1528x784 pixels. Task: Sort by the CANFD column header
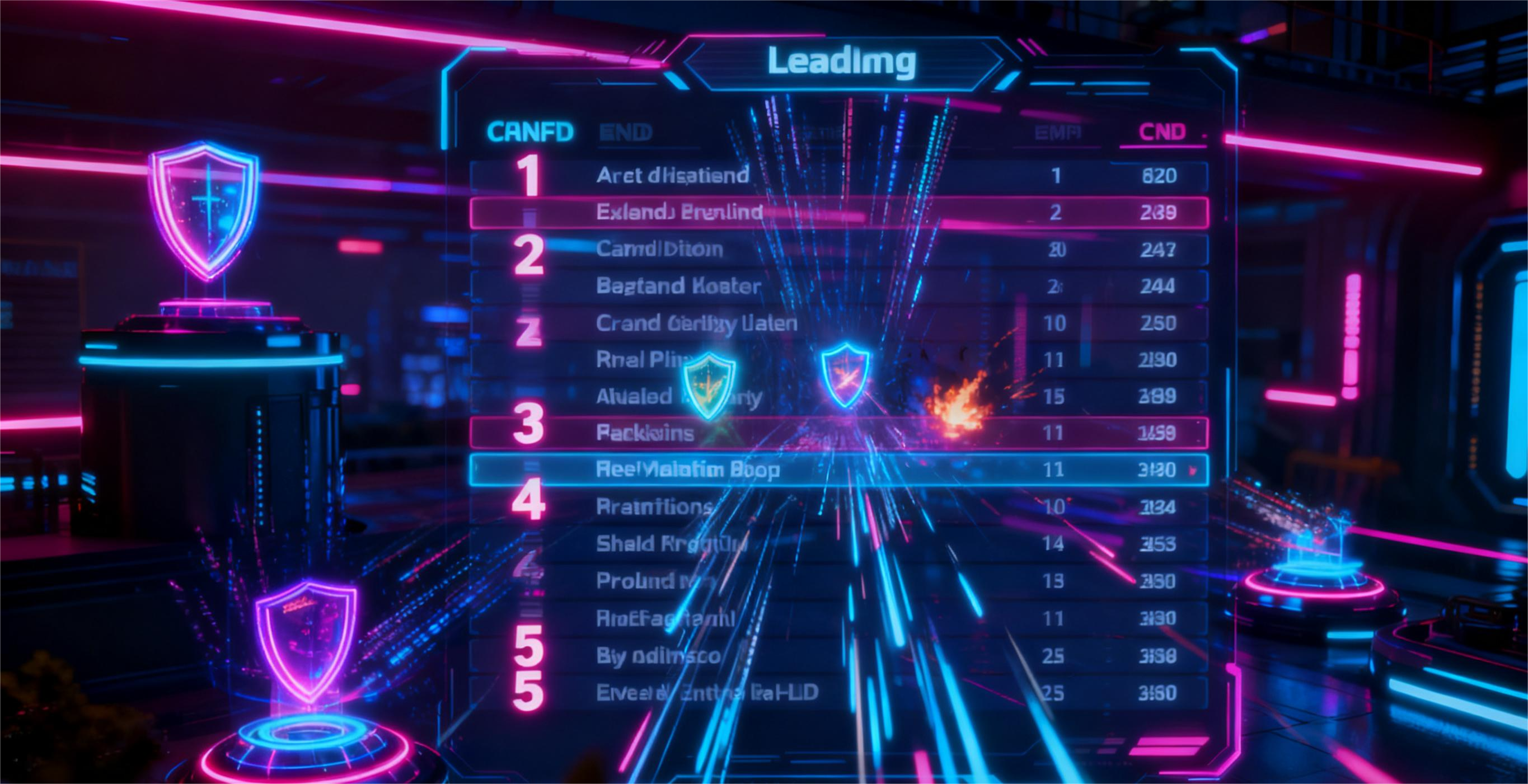[x=529, y=132]
